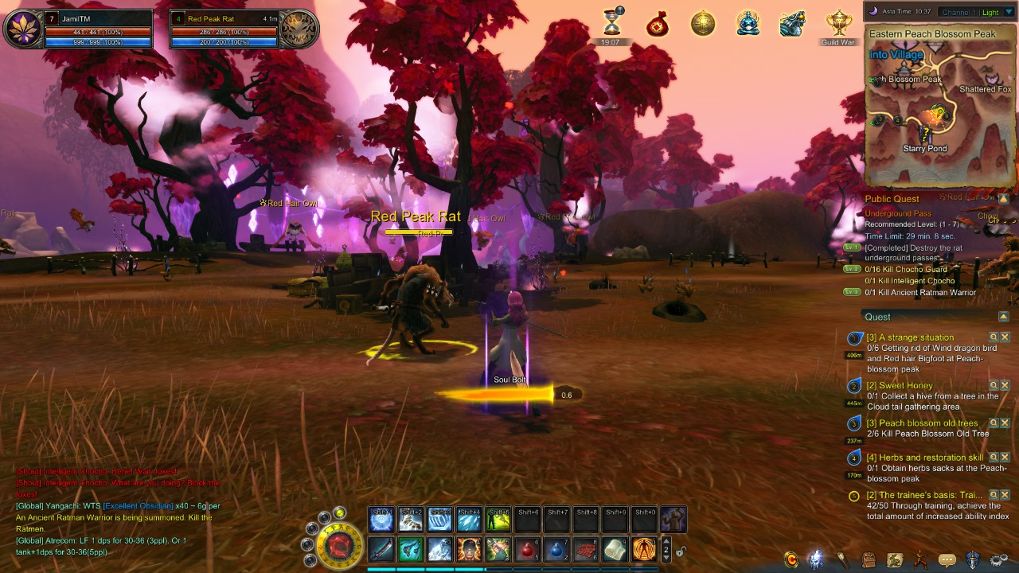Screen dimensions: 1019x573
Task: Select the Red Peak Rat target portrait
Action: click(298, 29)
